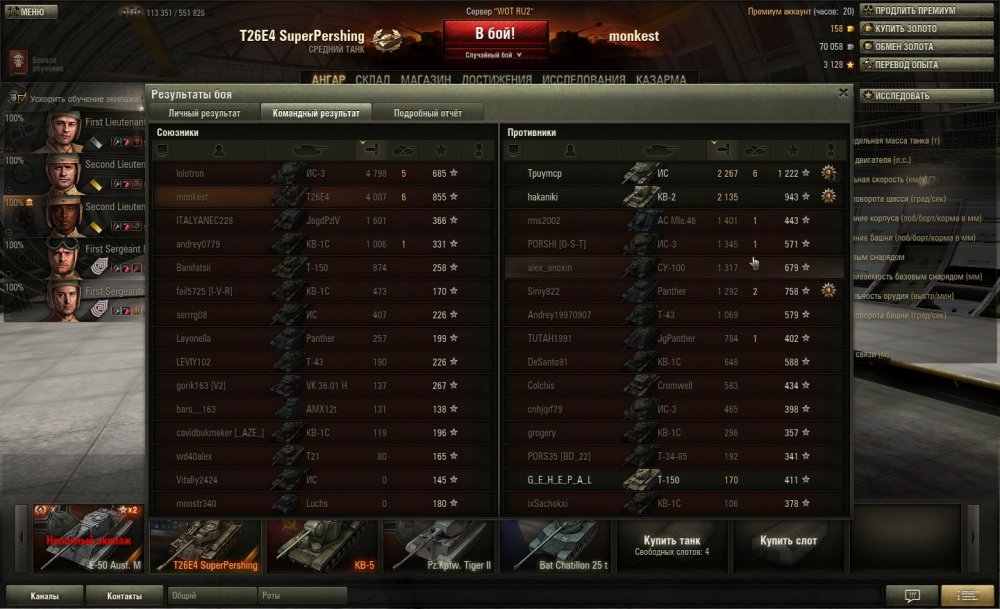Viewport: 1000px width, 609px height.
Task: Open Обмен золота exchange
Action: pyautogui.click(x=913, y=47)
